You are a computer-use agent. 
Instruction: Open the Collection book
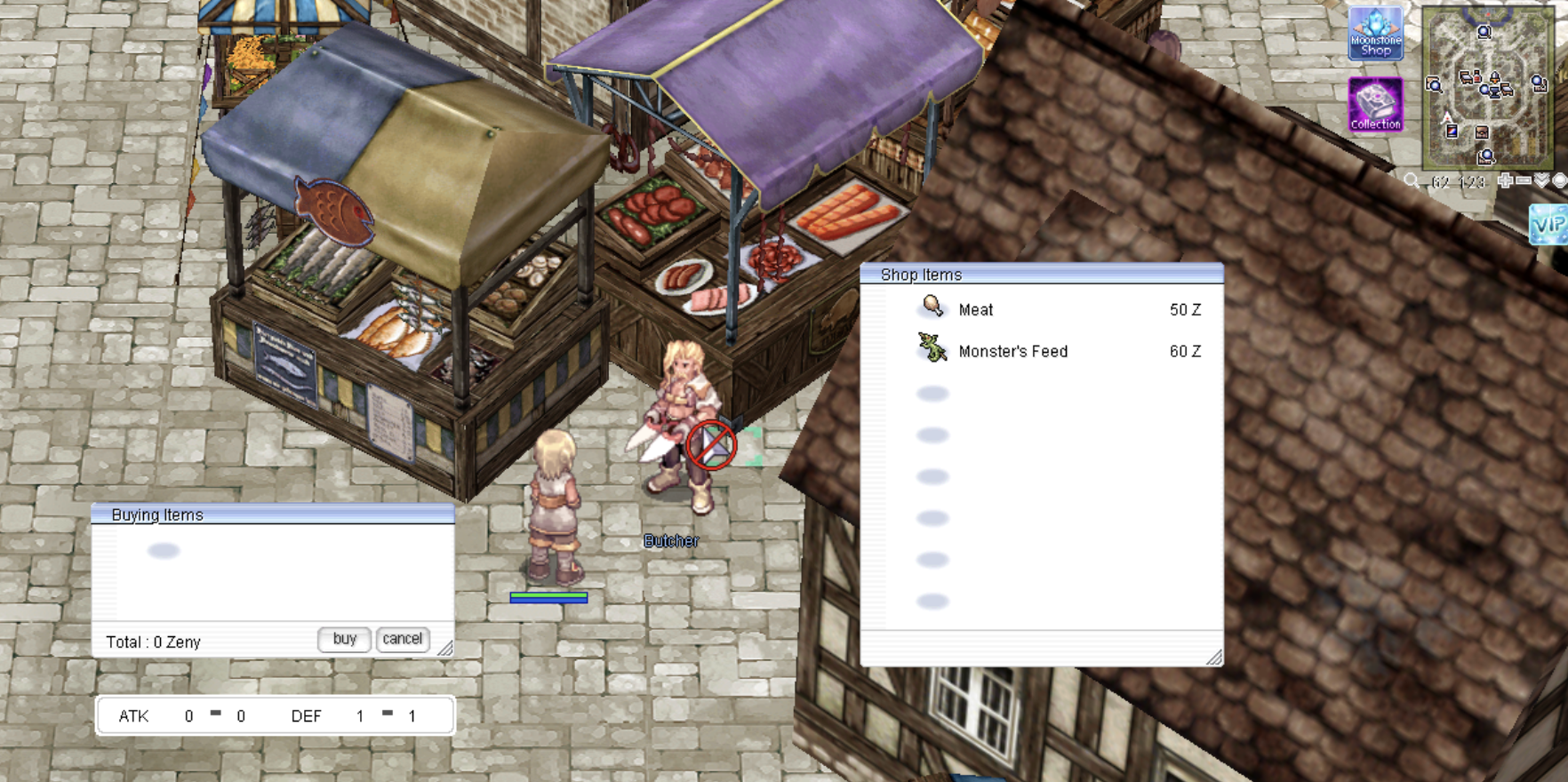pyautogui.click(x=1375, y=104)
